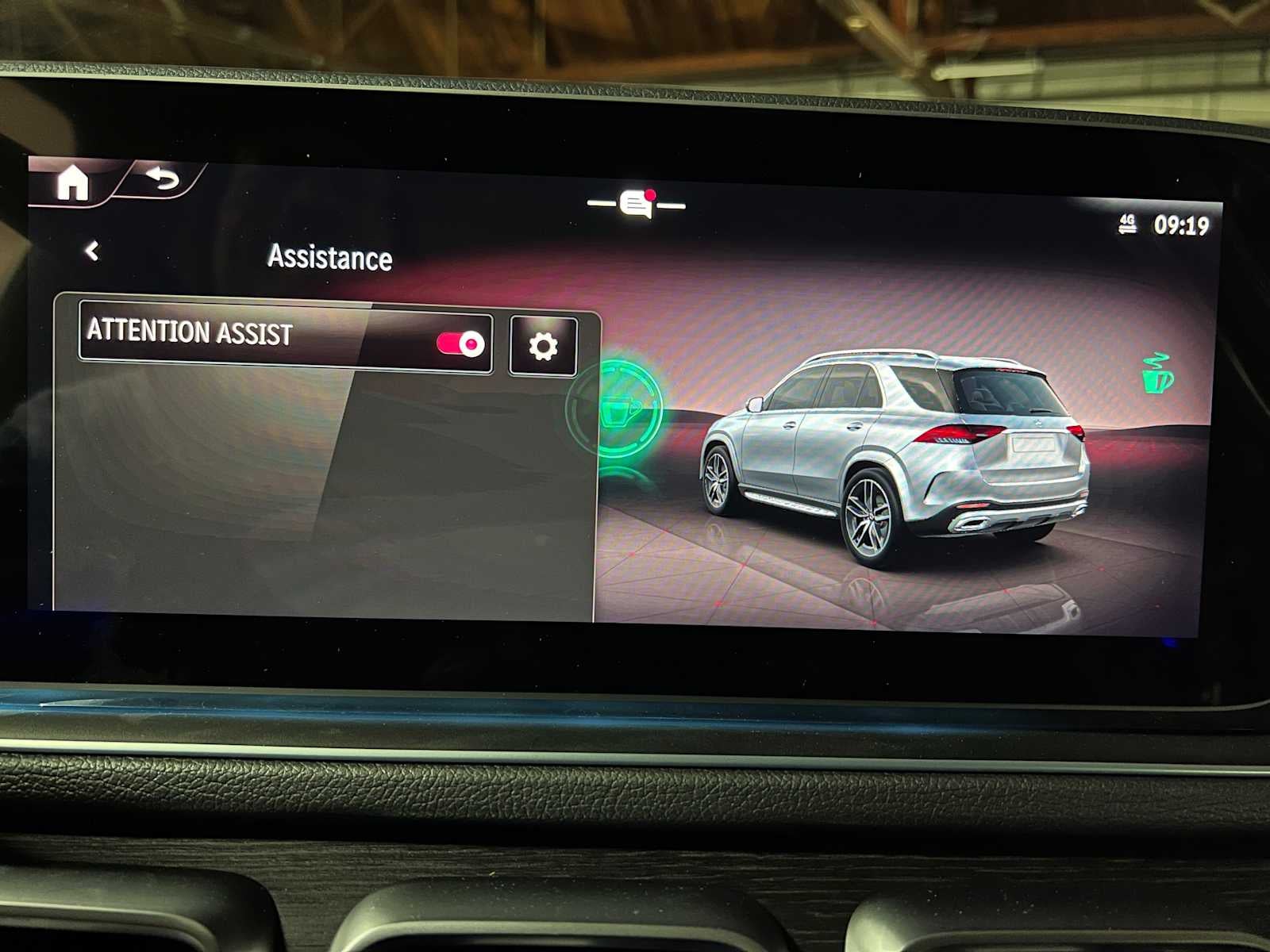The height and width of the screenshot is (952, 1270).
Task: Tap the curved return arrow button
Action: 163,179
